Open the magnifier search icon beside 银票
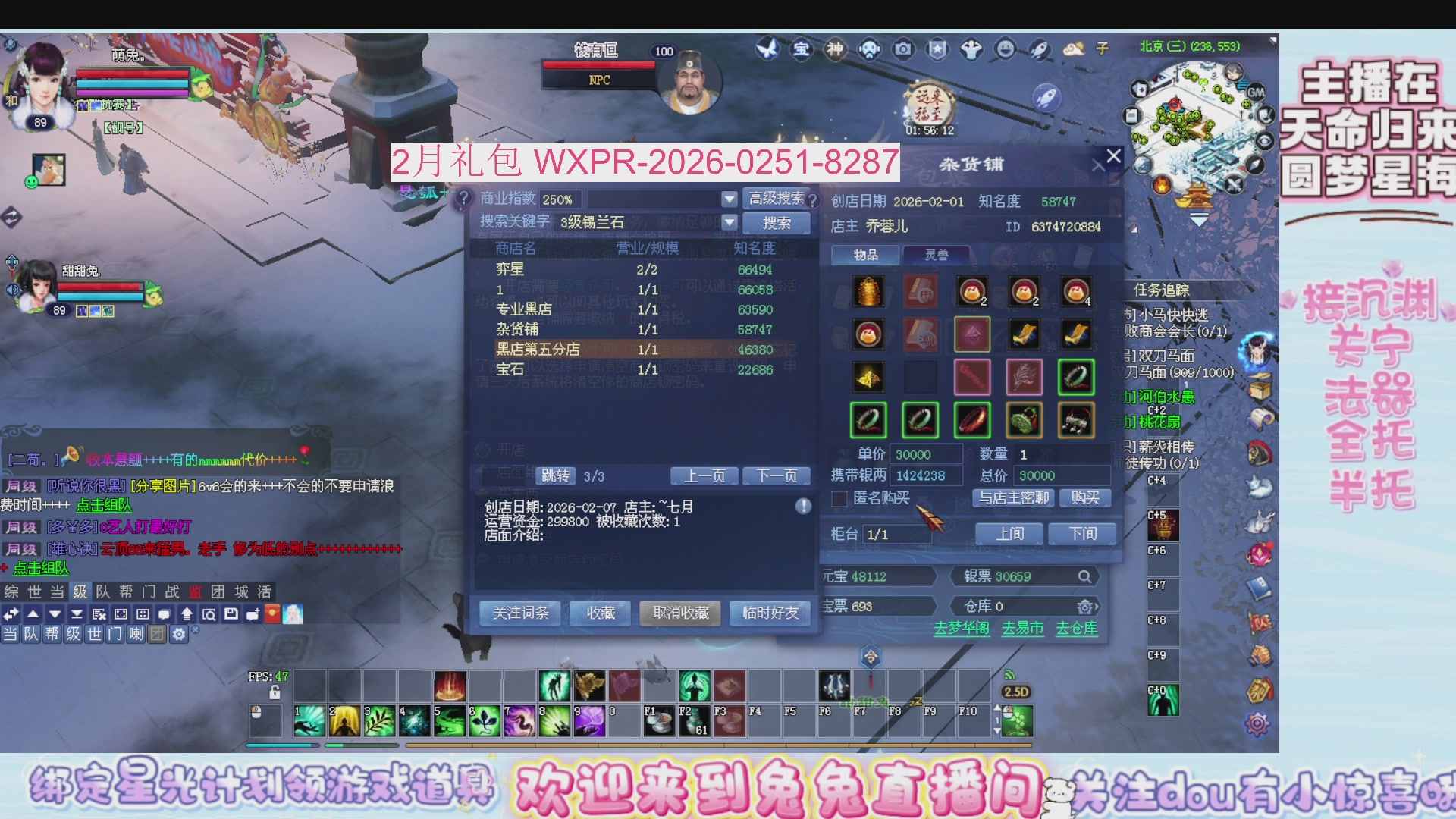 (x=1086, y=576)
